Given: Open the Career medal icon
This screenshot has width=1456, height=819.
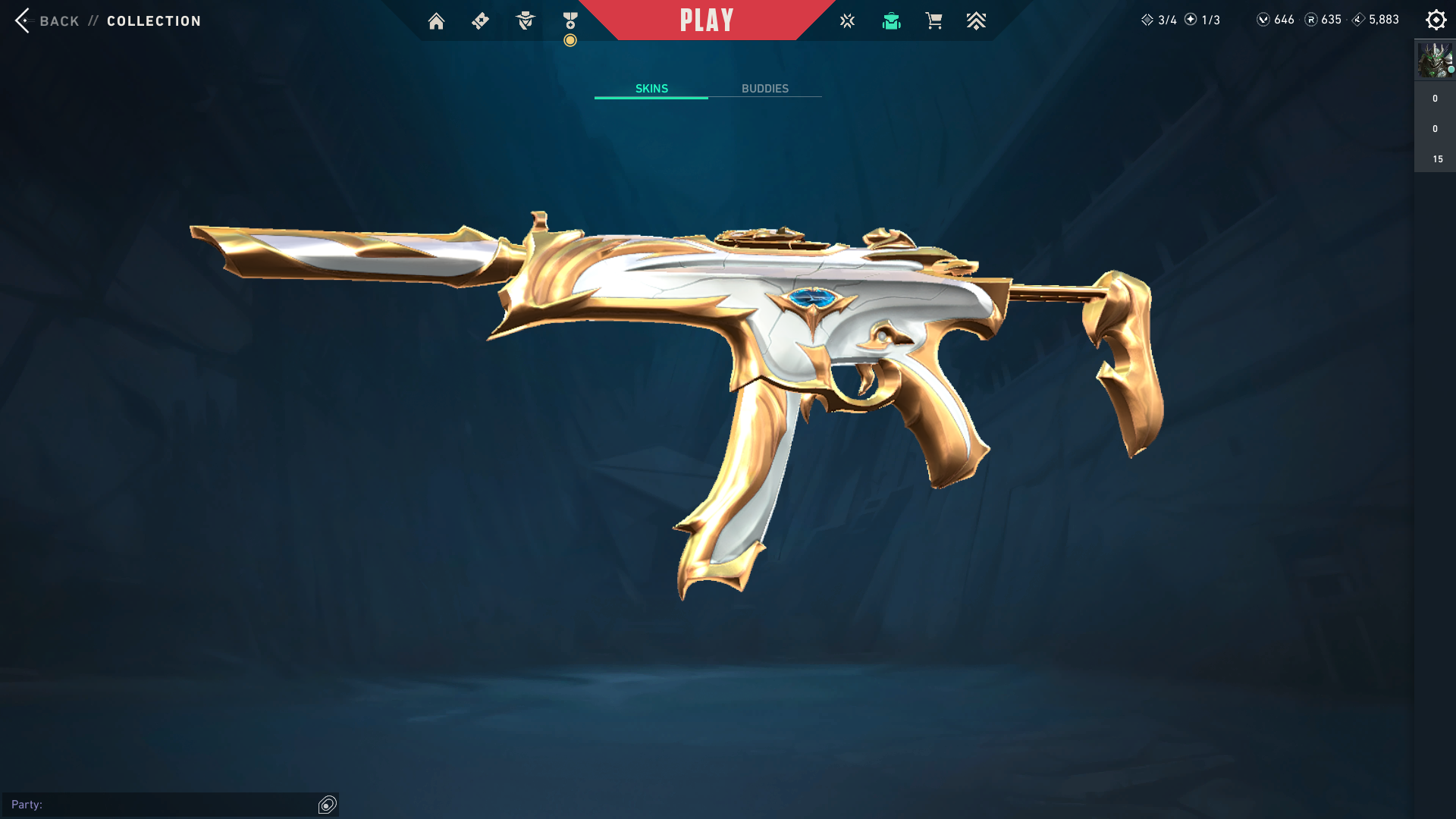Looking at the screenshot, I should click(570, 21).
